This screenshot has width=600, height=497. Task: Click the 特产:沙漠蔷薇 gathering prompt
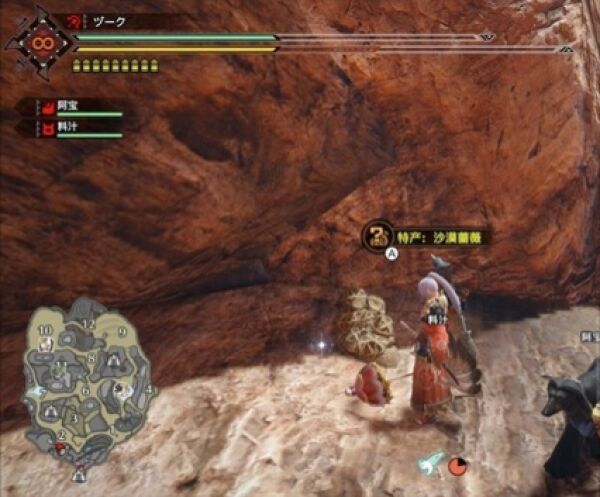point(427,237)
